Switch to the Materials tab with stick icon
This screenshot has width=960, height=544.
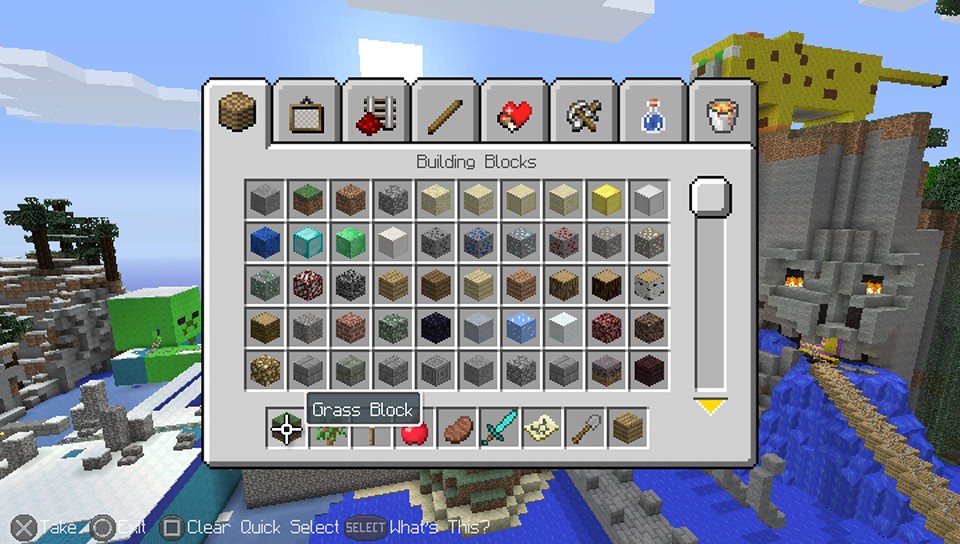tap(443, 116)
